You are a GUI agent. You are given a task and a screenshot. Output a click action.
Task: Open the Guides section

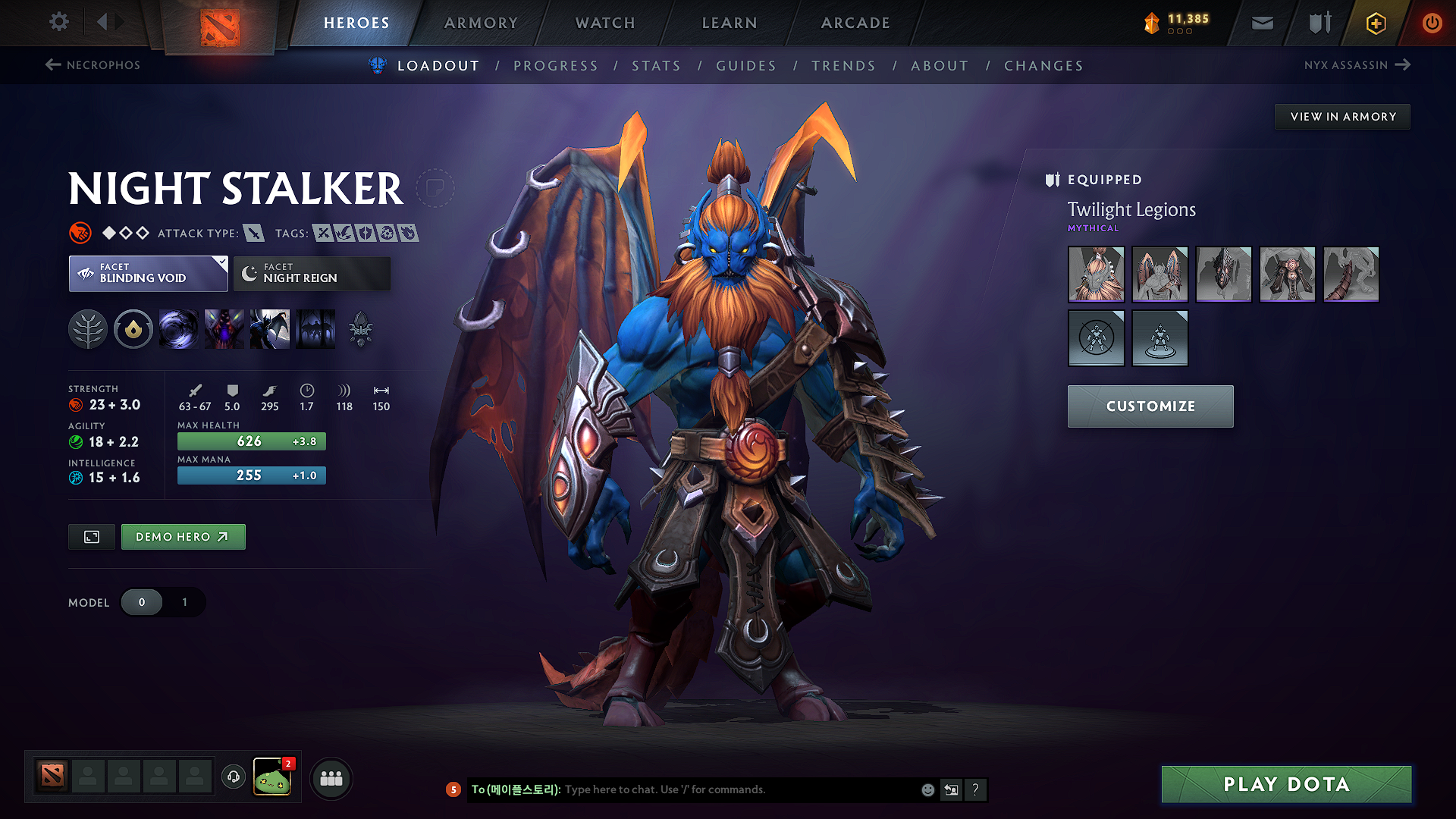(x=746, y=66)
